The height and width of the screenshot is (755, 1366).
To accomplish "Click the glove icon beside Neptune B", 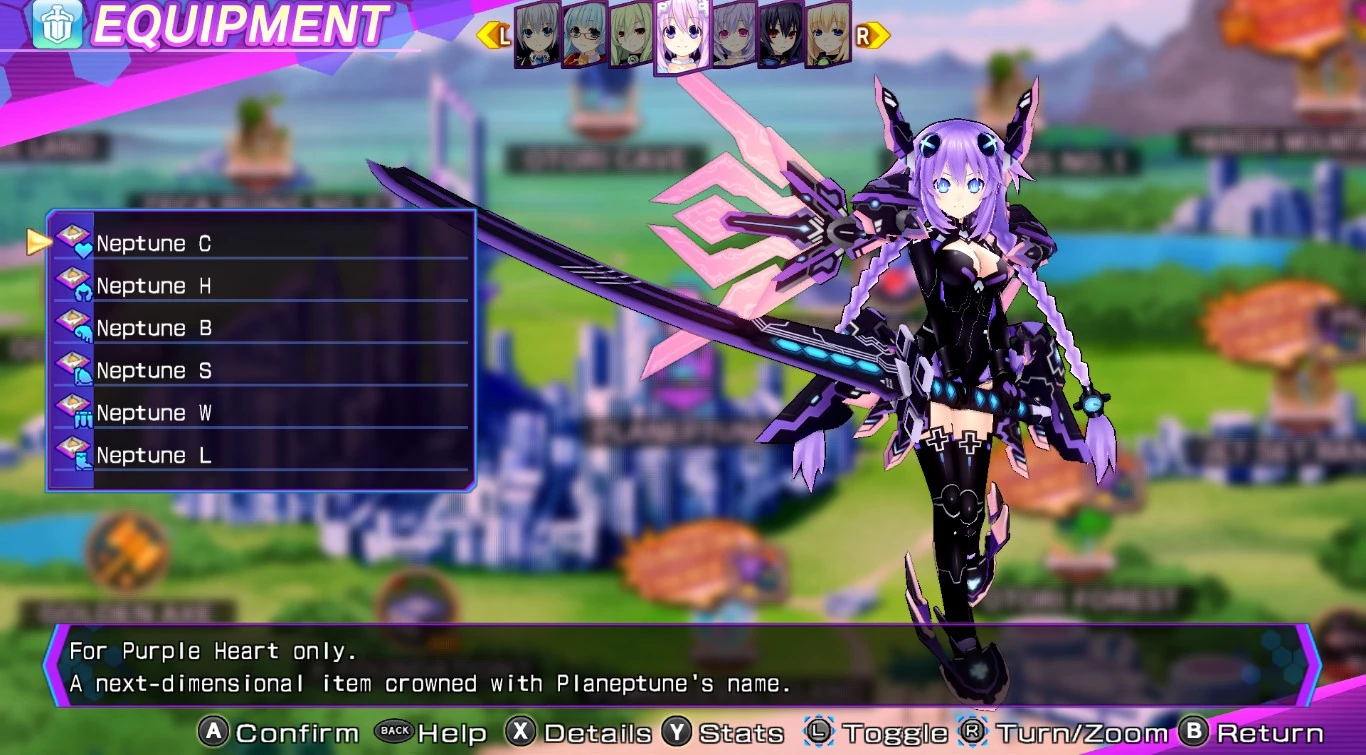I will pyautogui.click(x=75, y=328).
